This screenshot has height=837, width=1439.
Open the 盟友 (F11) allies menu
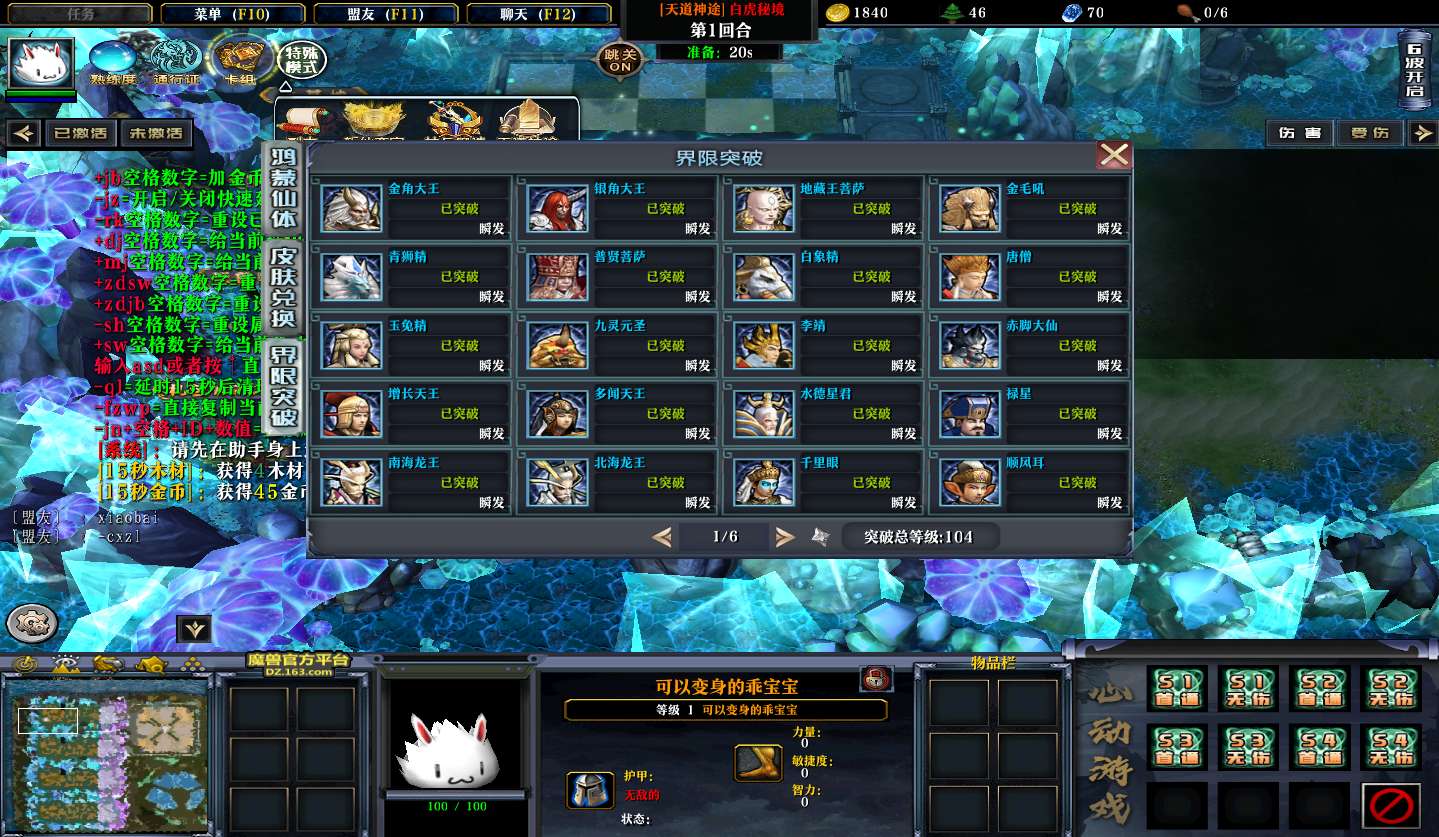(386, 14)
